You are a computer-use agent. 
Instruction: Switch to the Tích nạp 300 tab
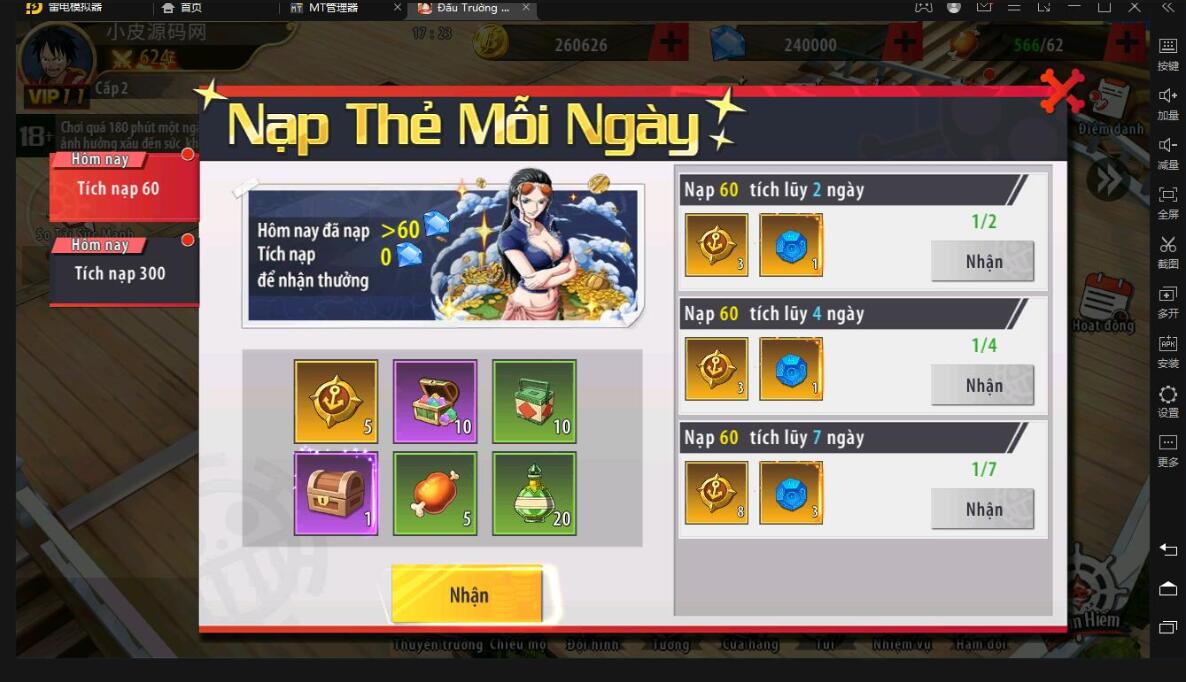tap(120, 272)
